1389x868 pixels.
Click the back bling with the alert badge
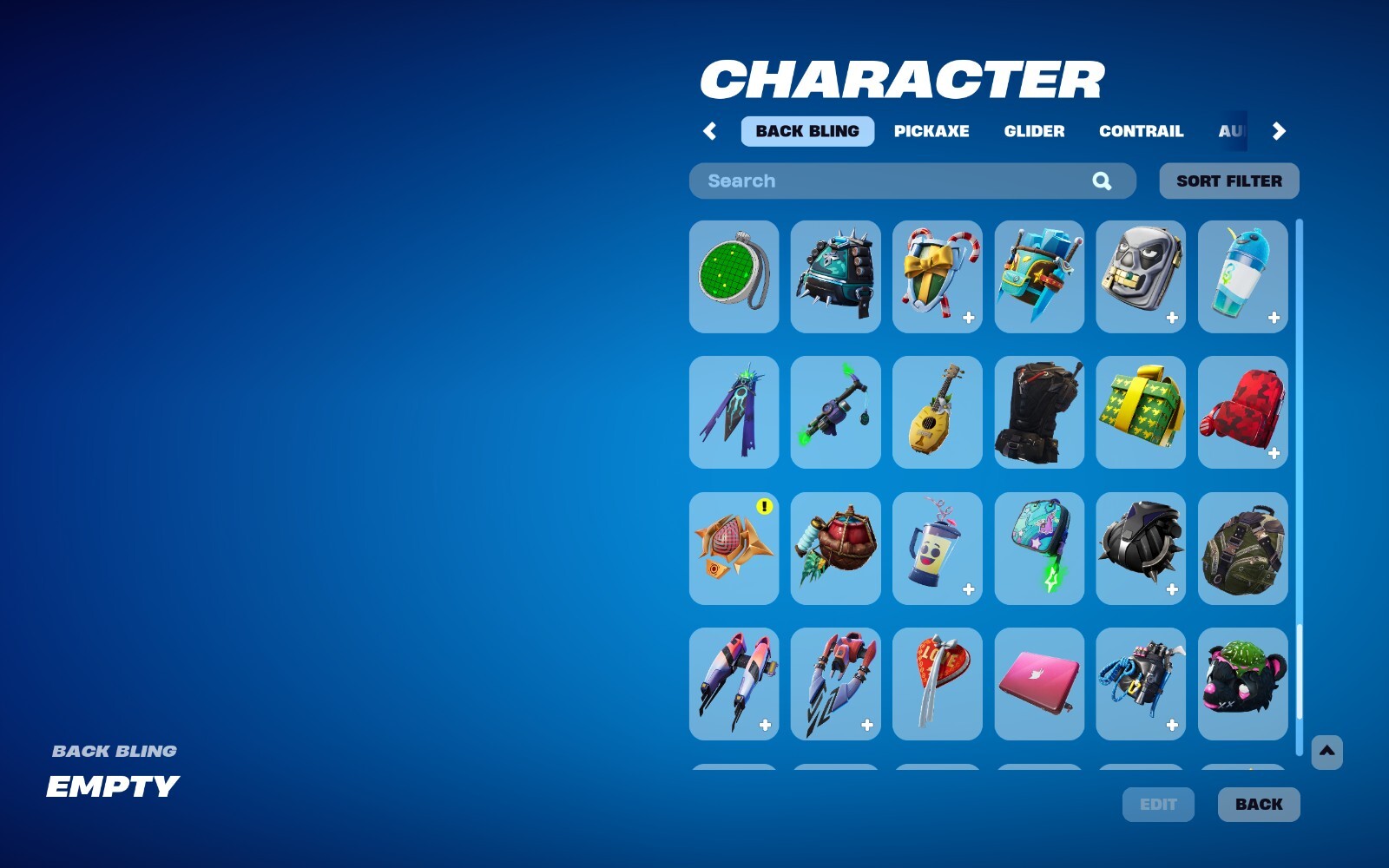[x=734, y=548]
